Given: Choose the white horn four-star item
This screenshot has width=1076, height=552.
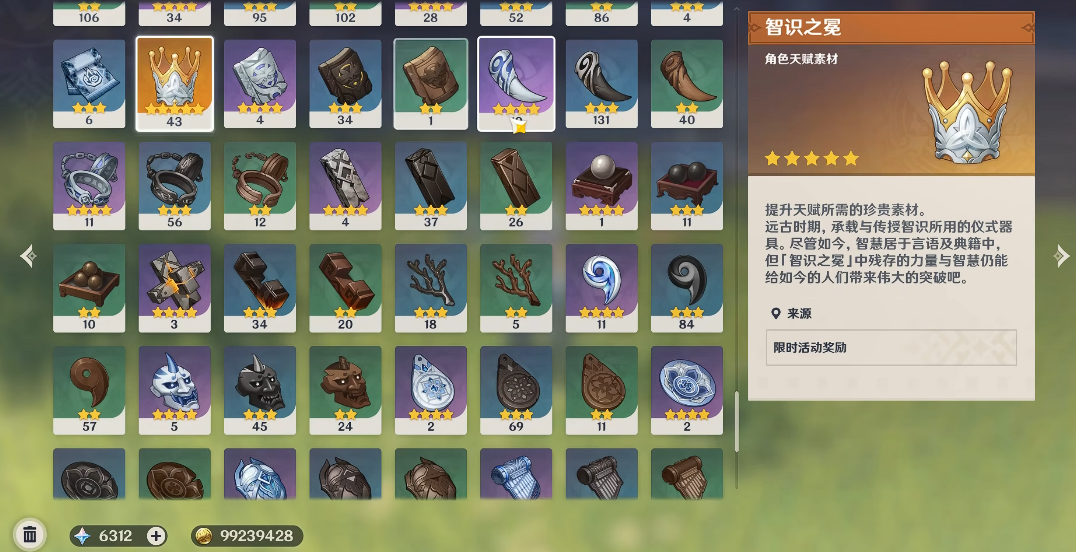Looking at the screenshot, I should coord(516,83).
